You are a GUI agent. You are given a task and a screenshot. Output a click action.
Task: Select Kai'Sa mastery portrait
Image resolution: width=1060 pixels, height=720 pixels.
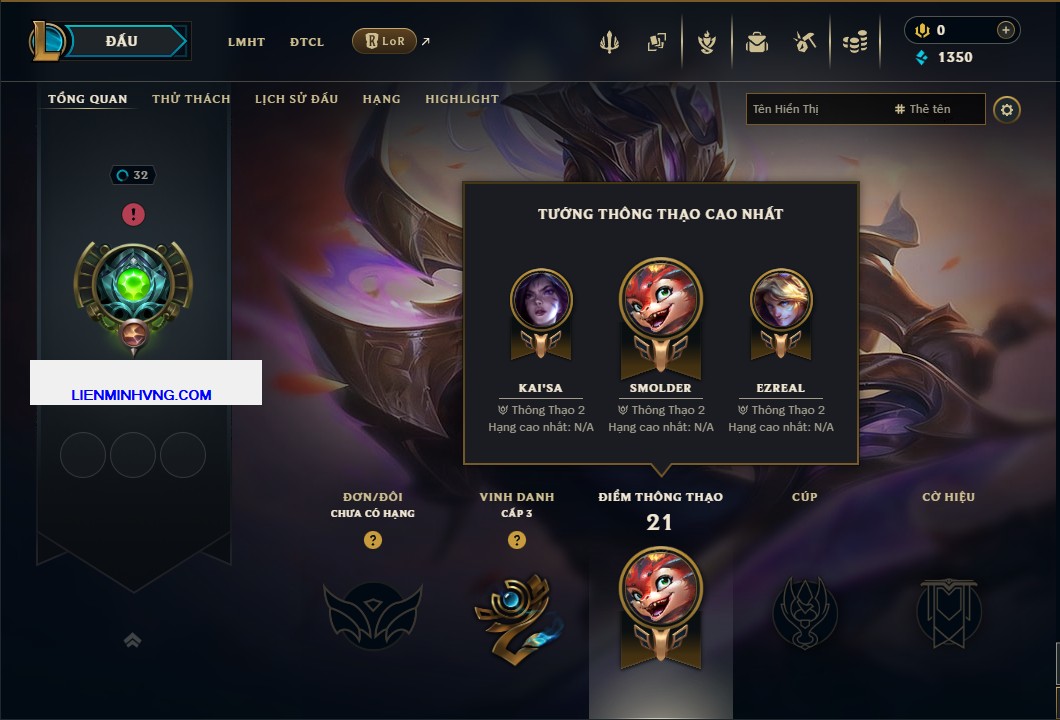(541, 300)
